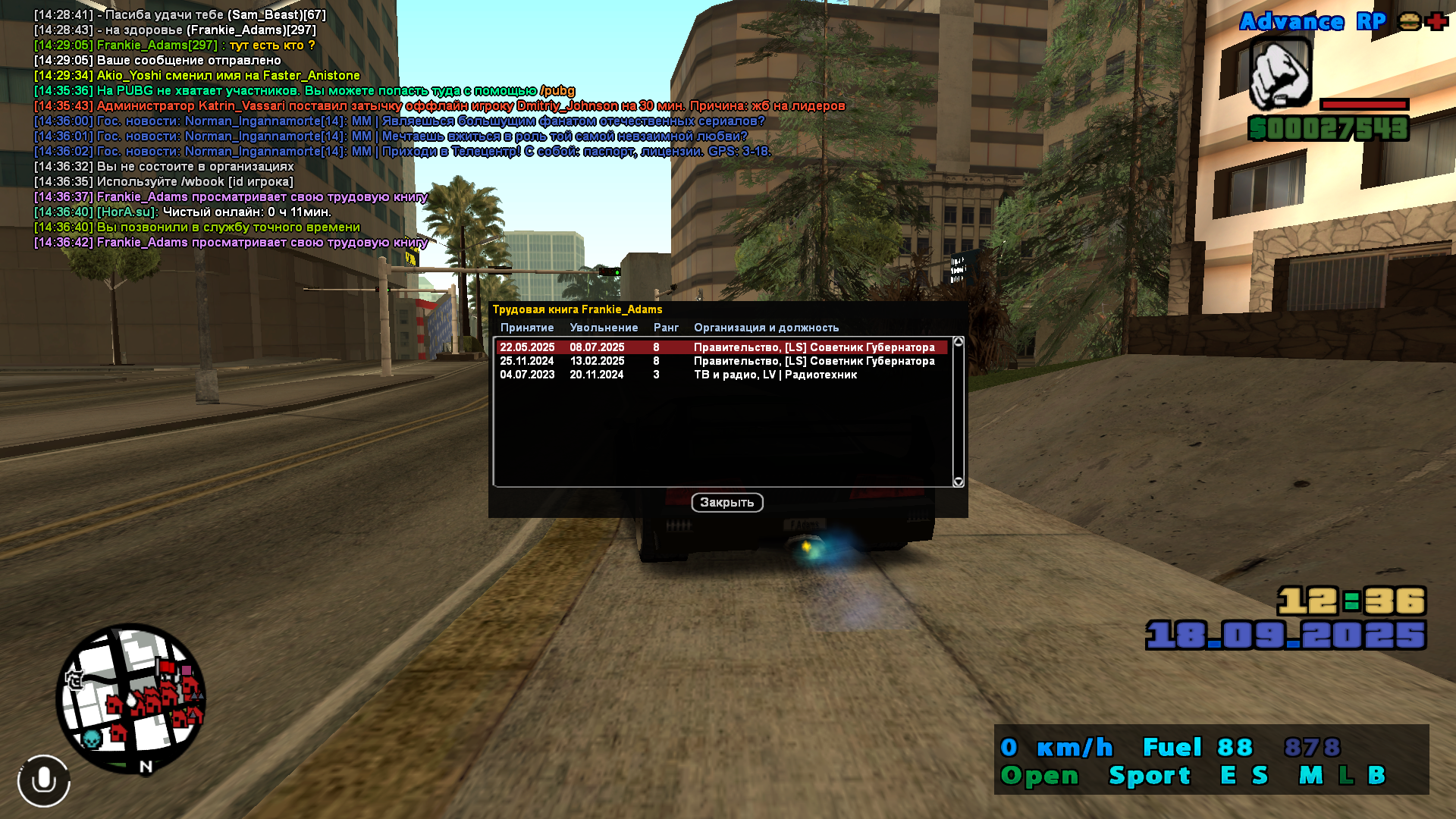Toggle the microphone voice chat button
Image resolution: width=1456 pixels, height=819 pixels.
tap(44, 780)
